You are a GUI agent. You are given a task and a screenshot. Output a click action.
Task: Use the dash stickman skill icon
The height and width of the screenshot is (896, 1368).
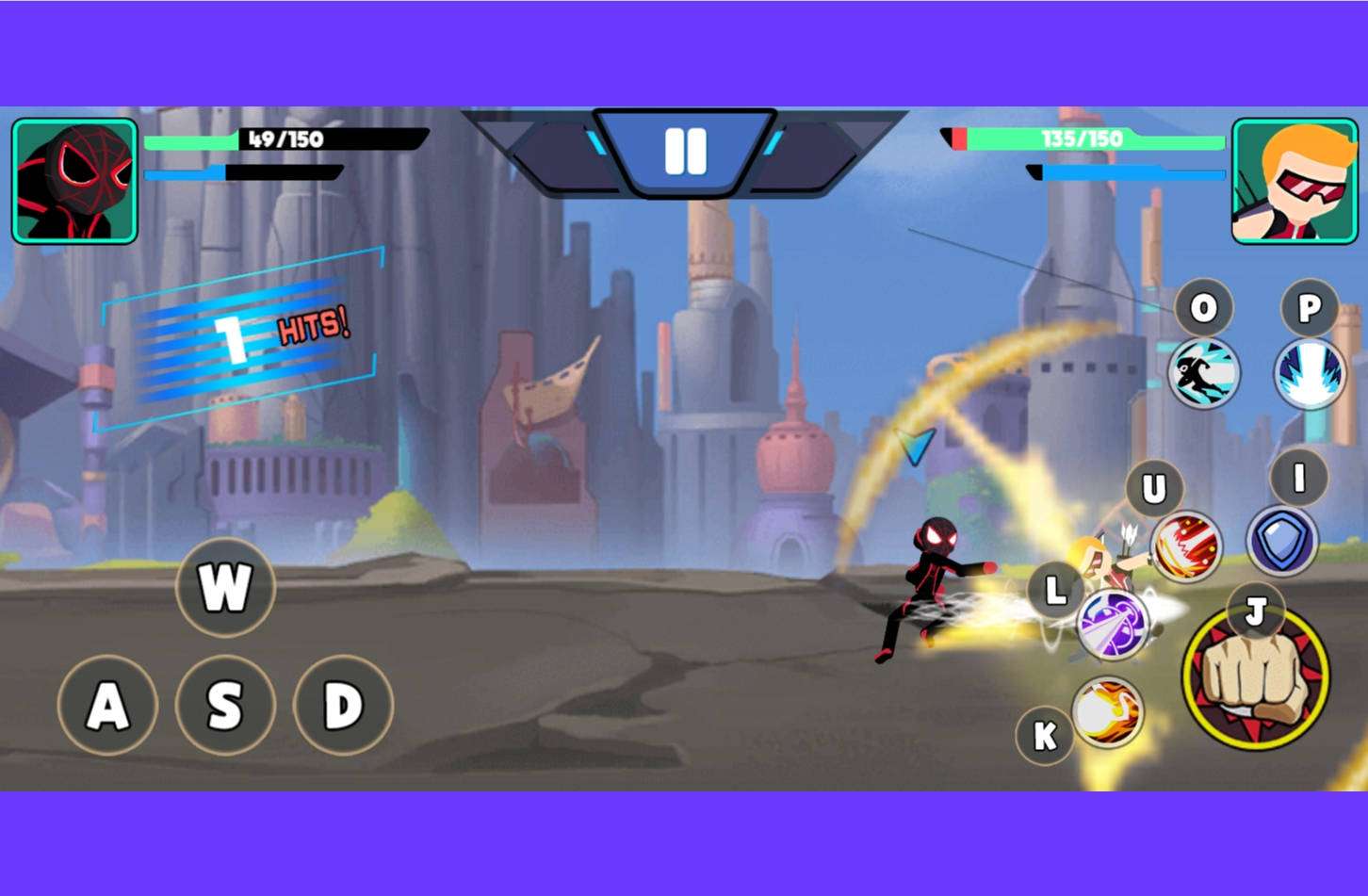(x=1203, y=373)
